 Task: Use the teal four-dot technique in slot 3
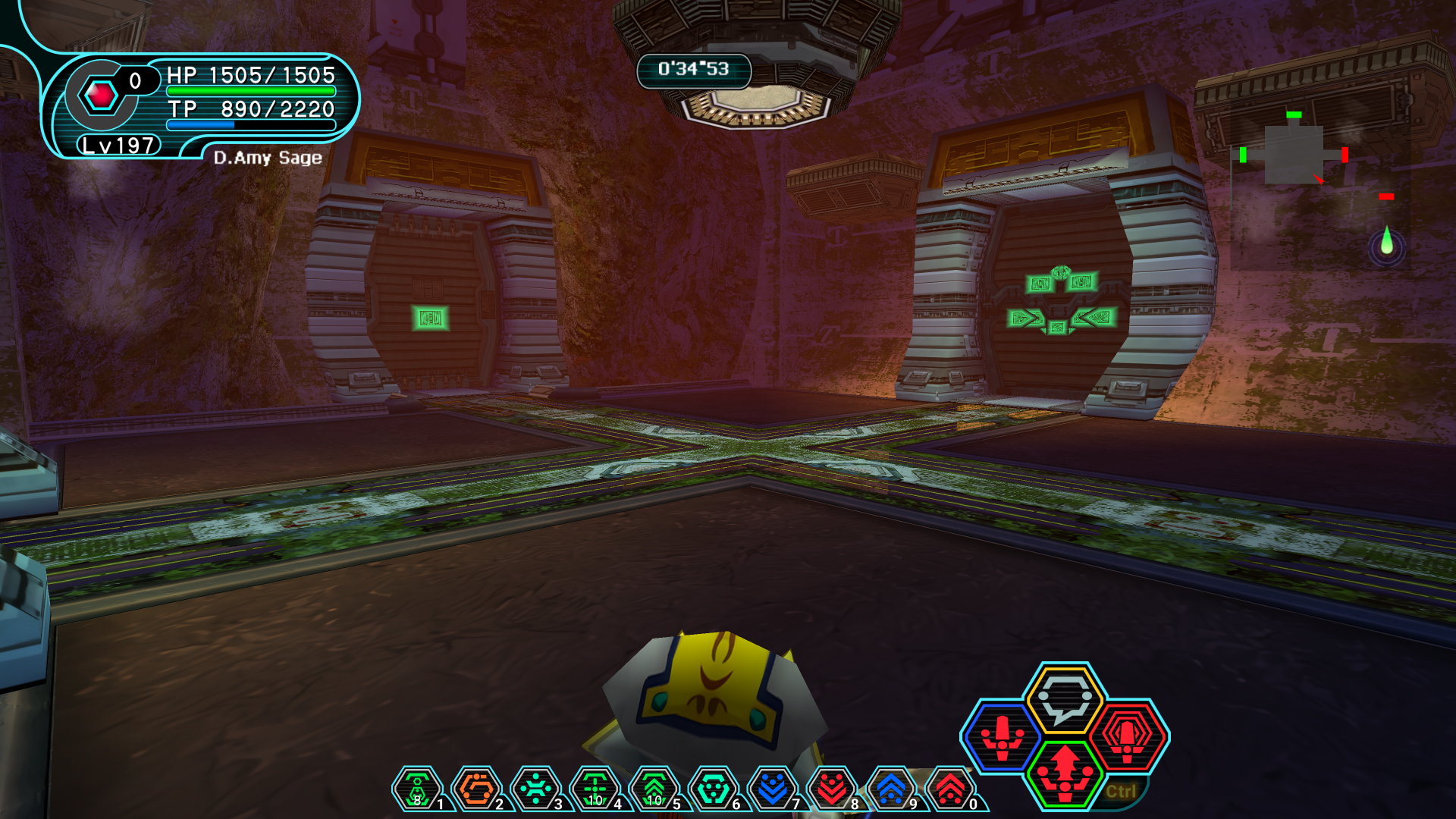535,789
